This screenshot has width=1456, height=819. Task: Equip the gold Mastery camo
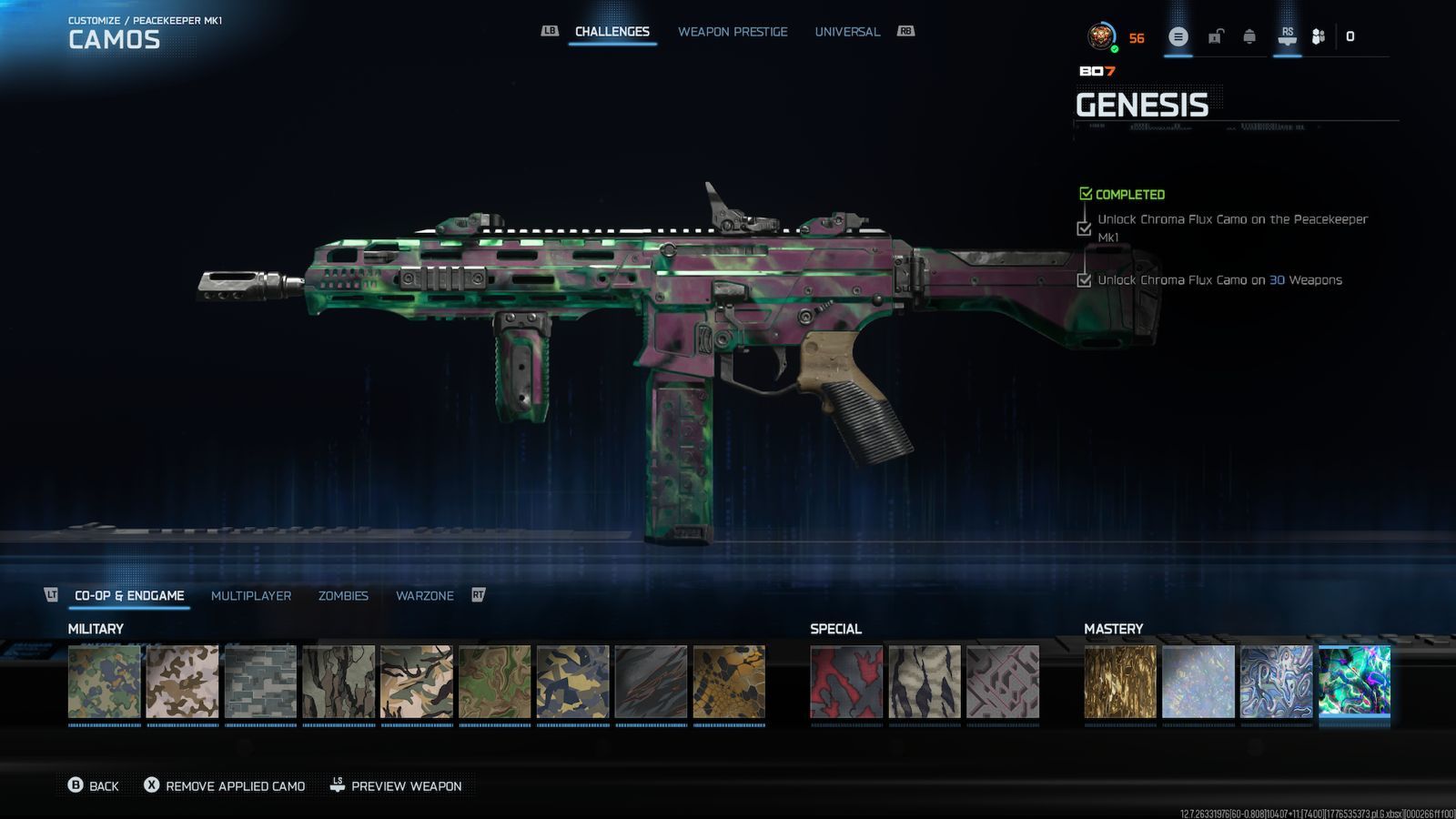(1120, 682)
